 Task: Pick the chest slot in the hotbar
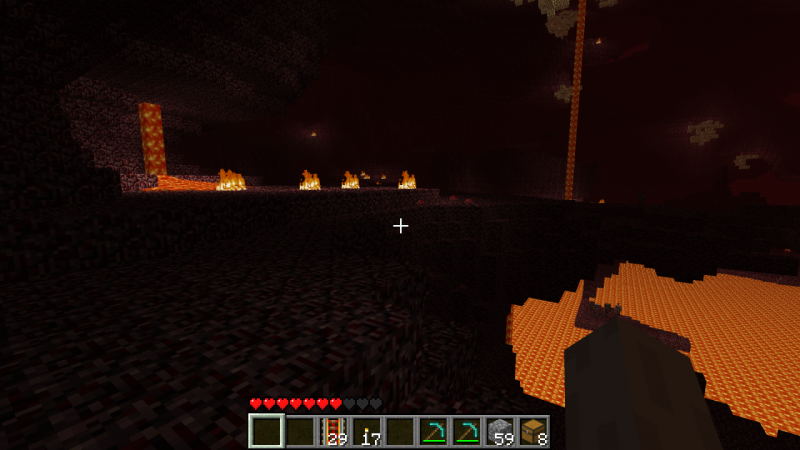(x=532, y=432)
